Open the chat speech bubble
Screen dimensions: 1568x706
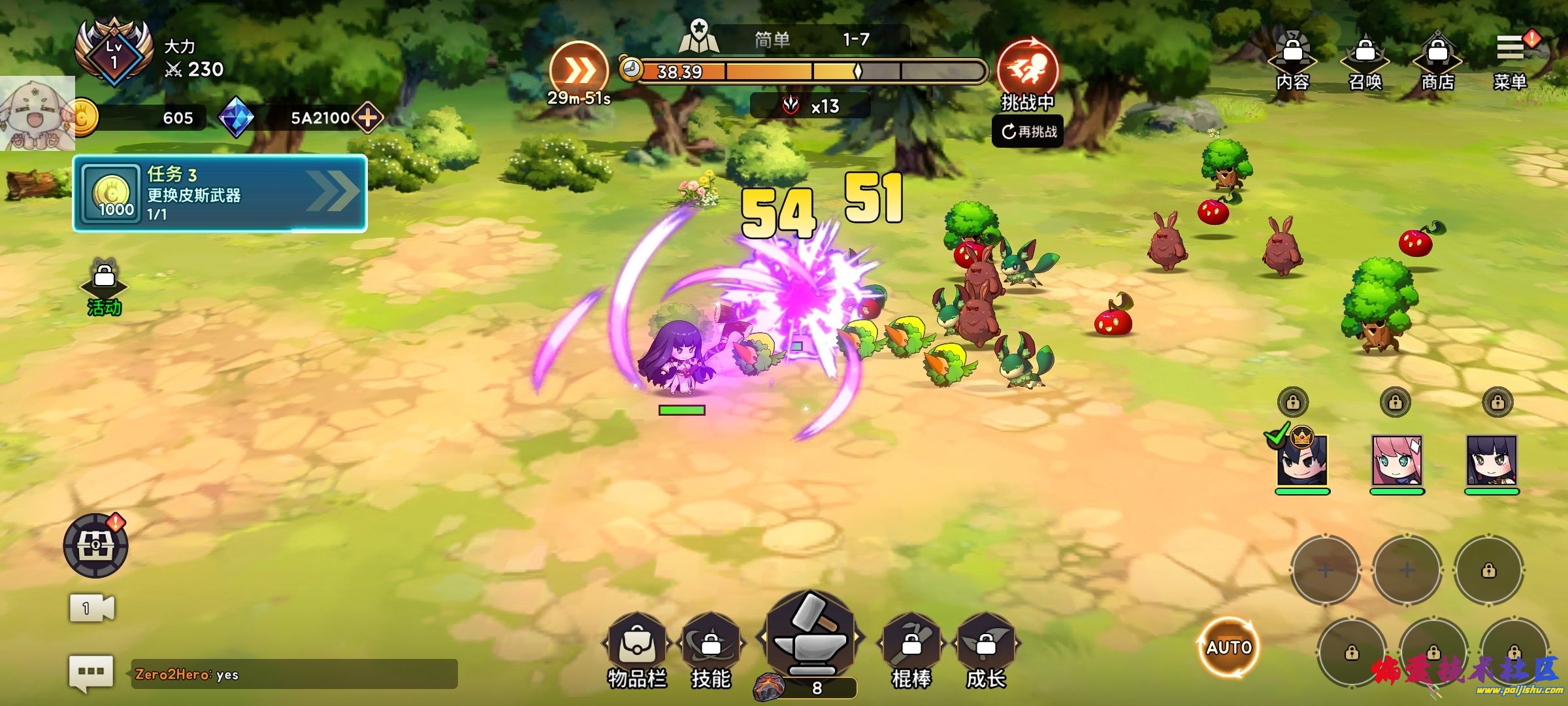(91, 672)
